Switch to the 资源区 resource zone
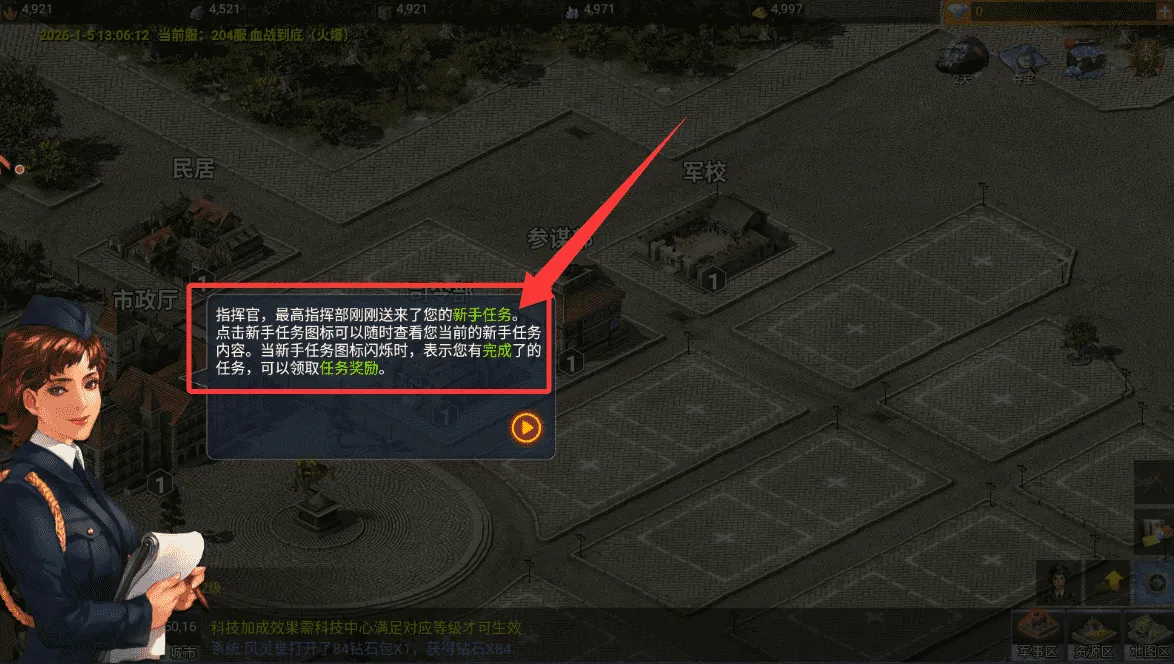The height and width of the screenshot is (664, 1174). (x=1092, y=633)
